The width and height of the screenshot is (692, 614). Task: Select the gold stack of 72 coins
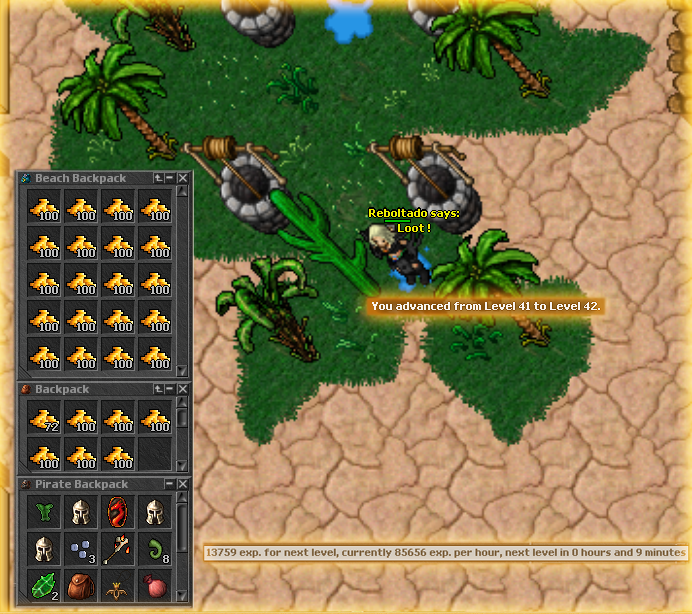(x=46, y=419)
